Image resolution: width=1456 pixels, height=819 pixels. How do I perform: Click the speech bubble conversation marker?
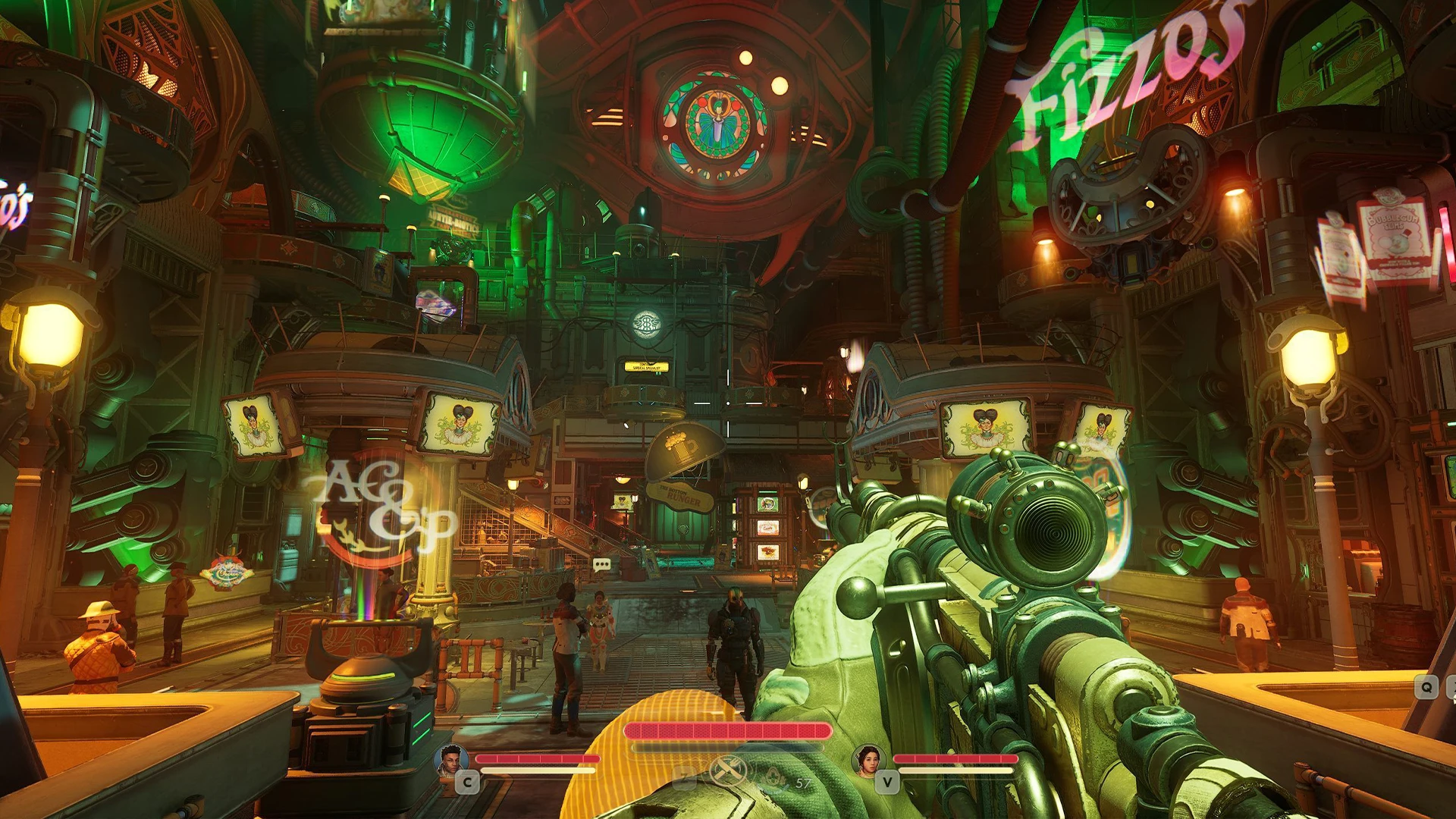click(x=601, y=565)
